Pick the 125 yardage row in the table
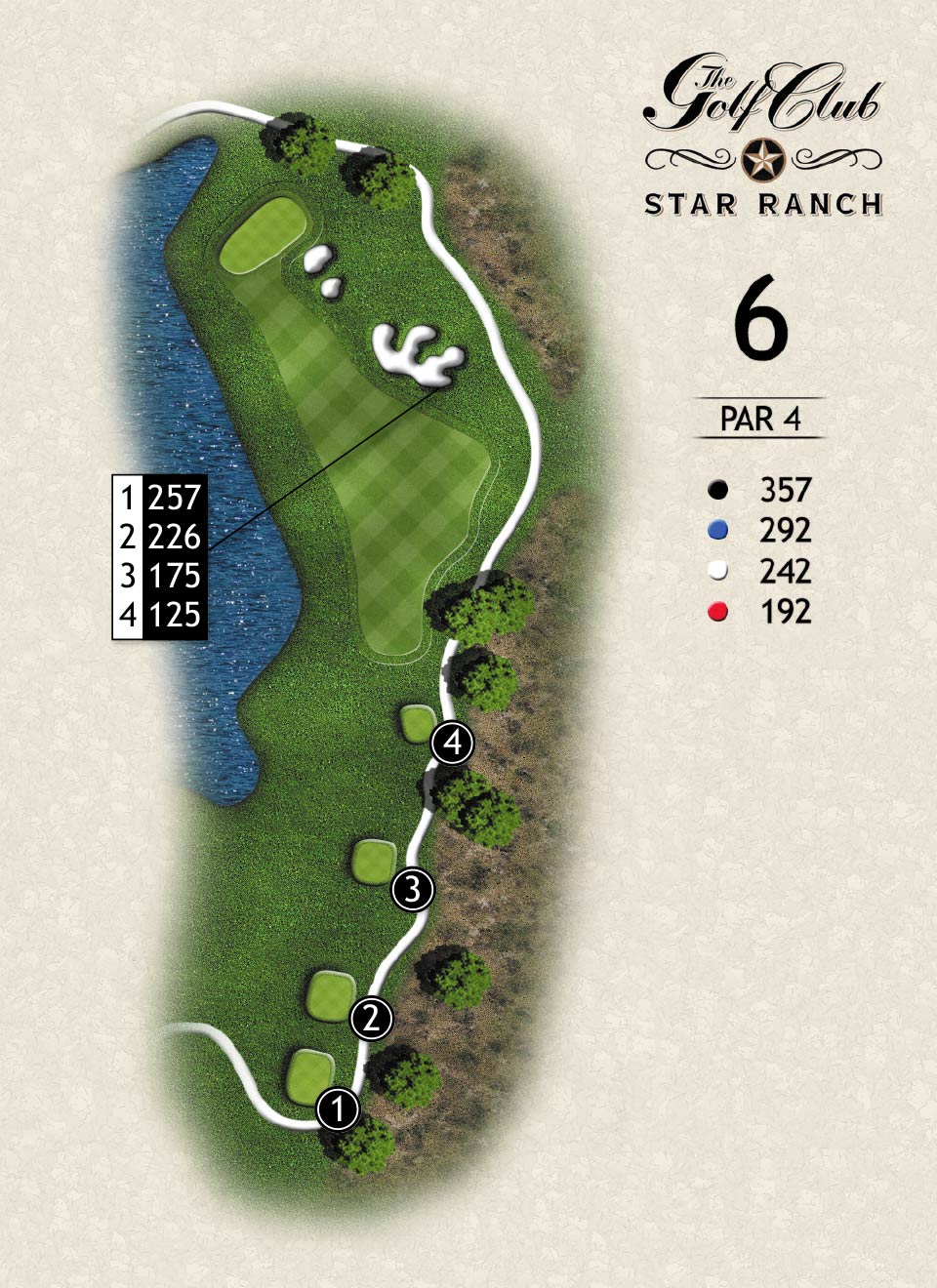This screenshot has height=1288, width=937. pyautogui.click(x=161, y=615)
